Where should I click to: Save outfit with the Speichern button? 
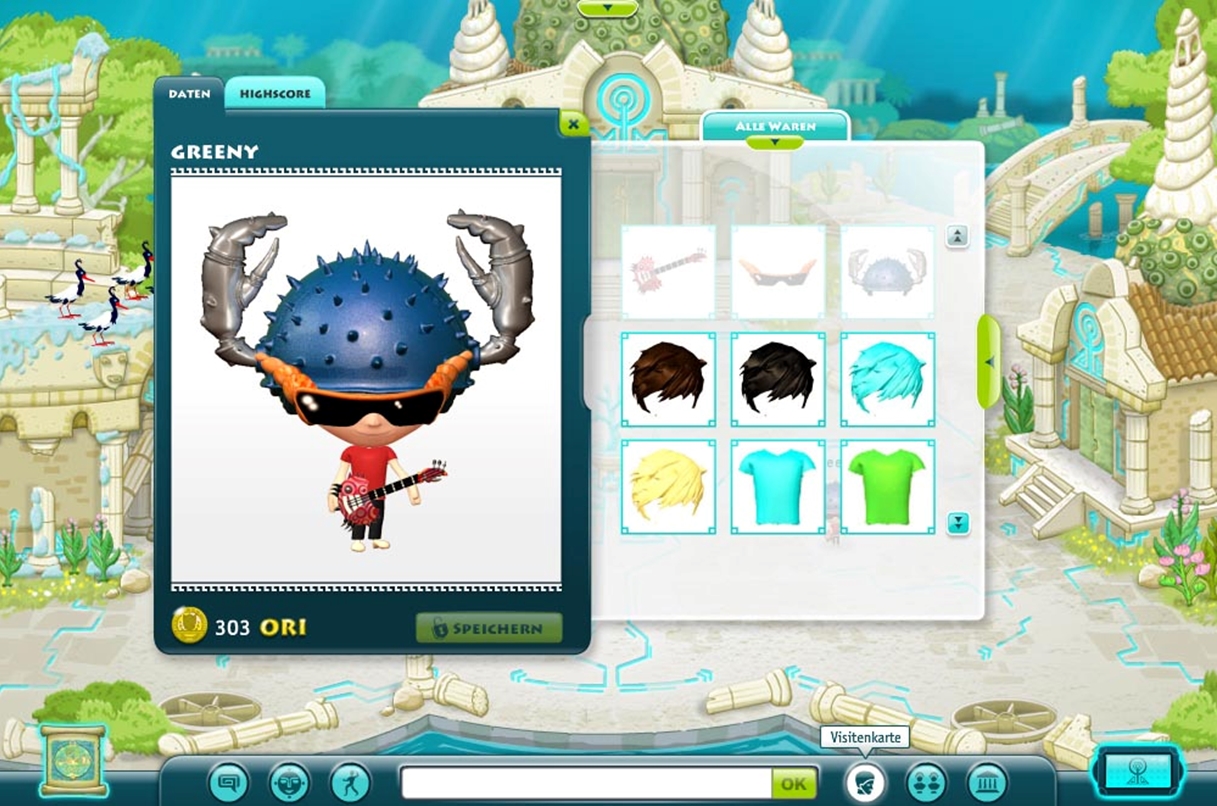click(x=489, y=628)
